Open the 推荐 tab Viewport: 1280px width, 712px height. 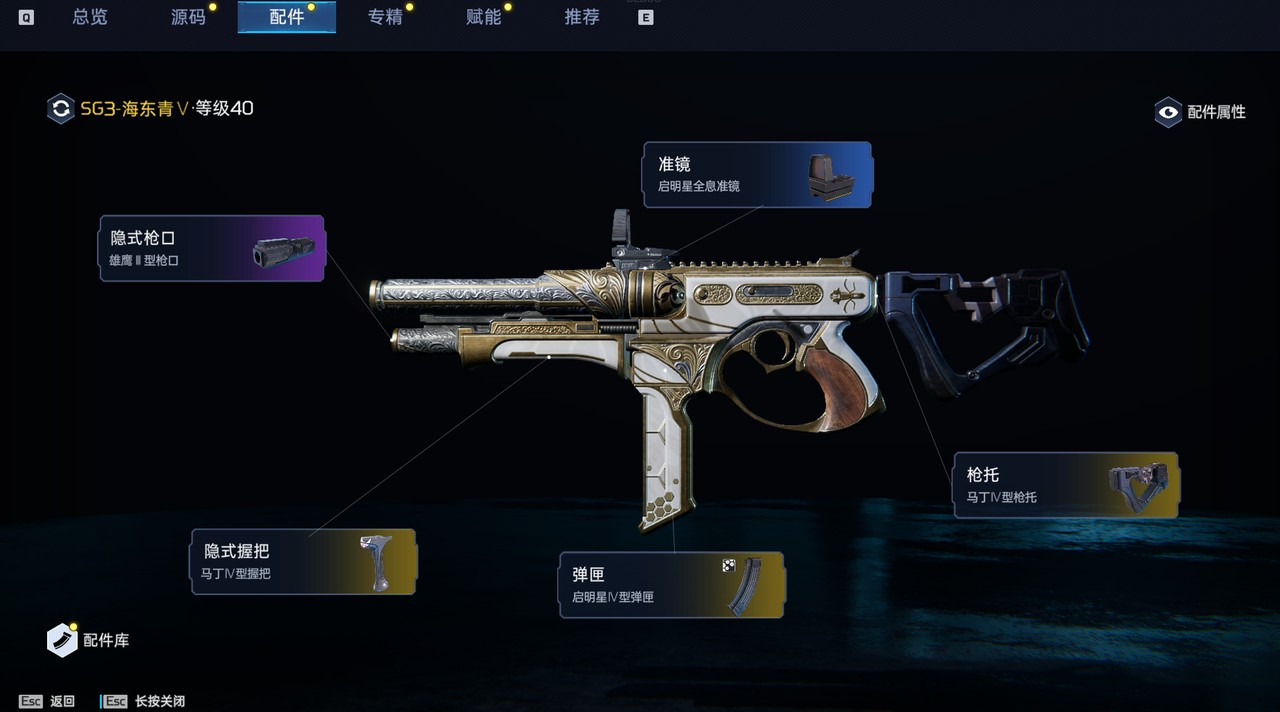pos(582,17)
